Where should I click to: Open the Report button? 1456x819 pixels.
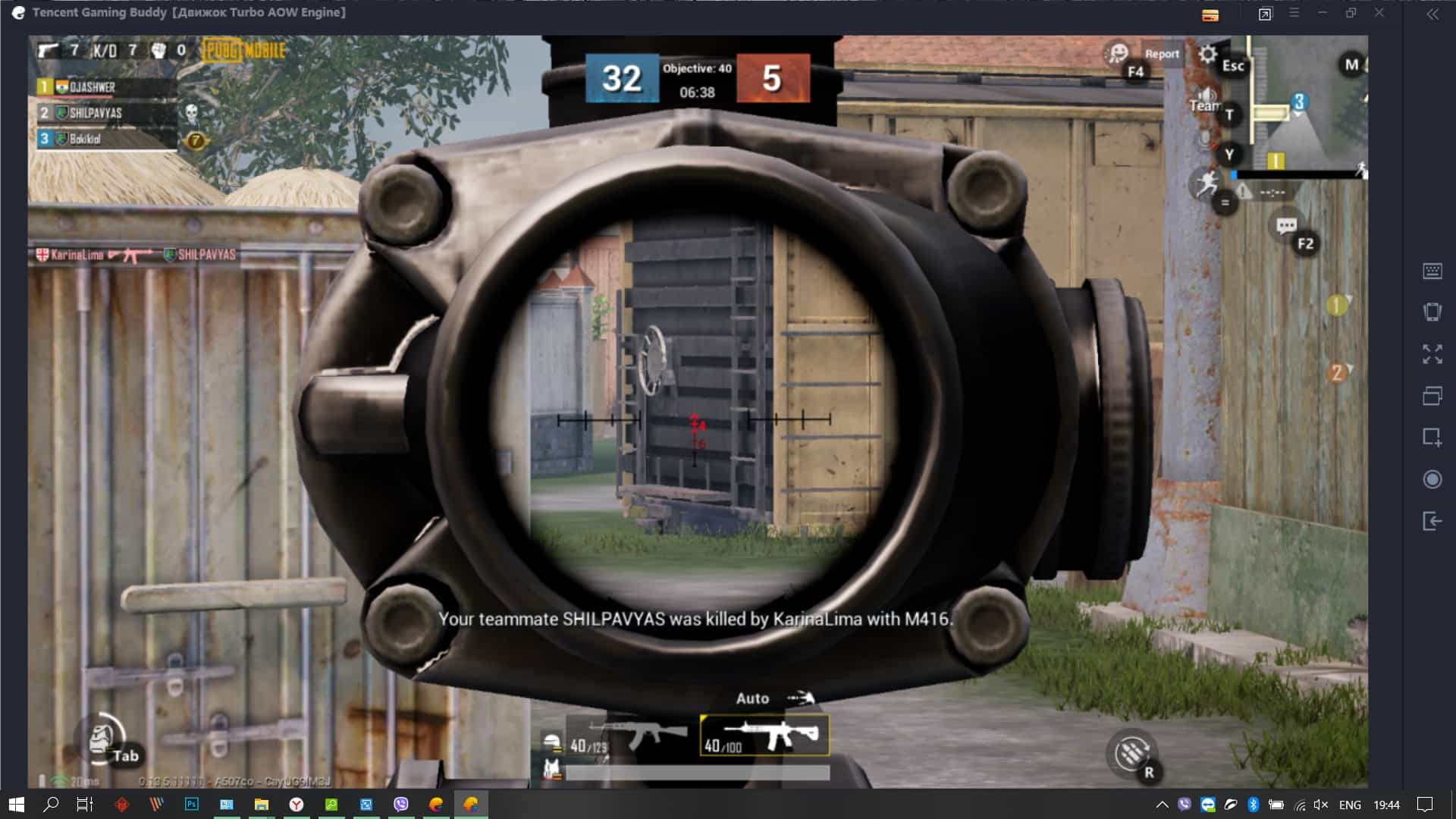point(1161,54)
